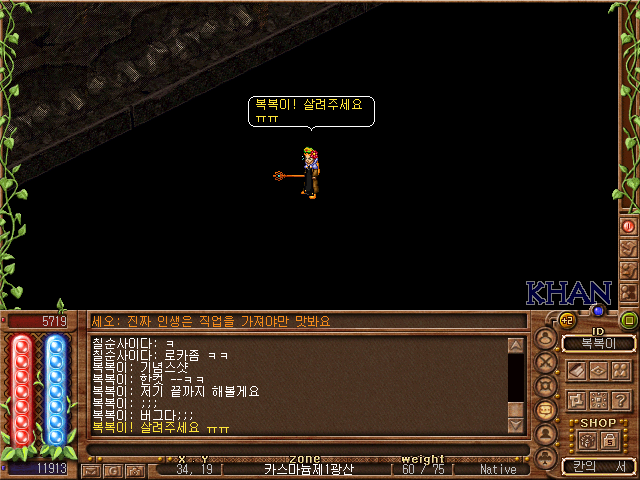
Task: Click the green square round button
Action: 629,320
